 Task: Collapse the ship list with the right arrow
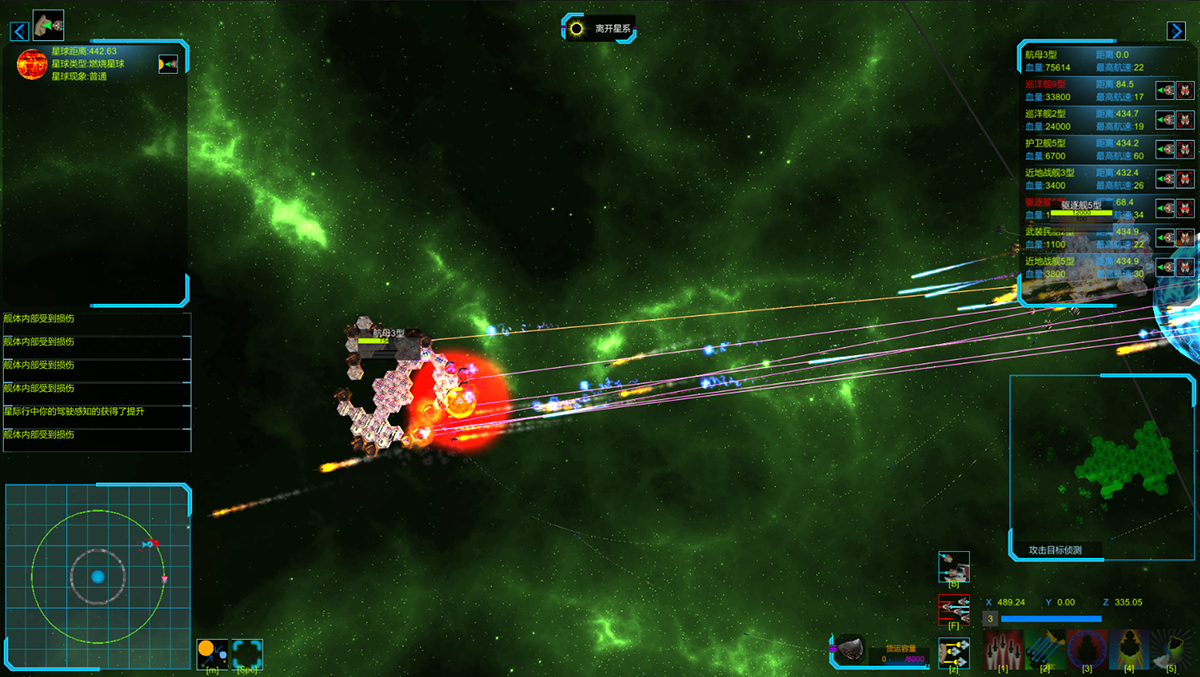coord(1176,31)
